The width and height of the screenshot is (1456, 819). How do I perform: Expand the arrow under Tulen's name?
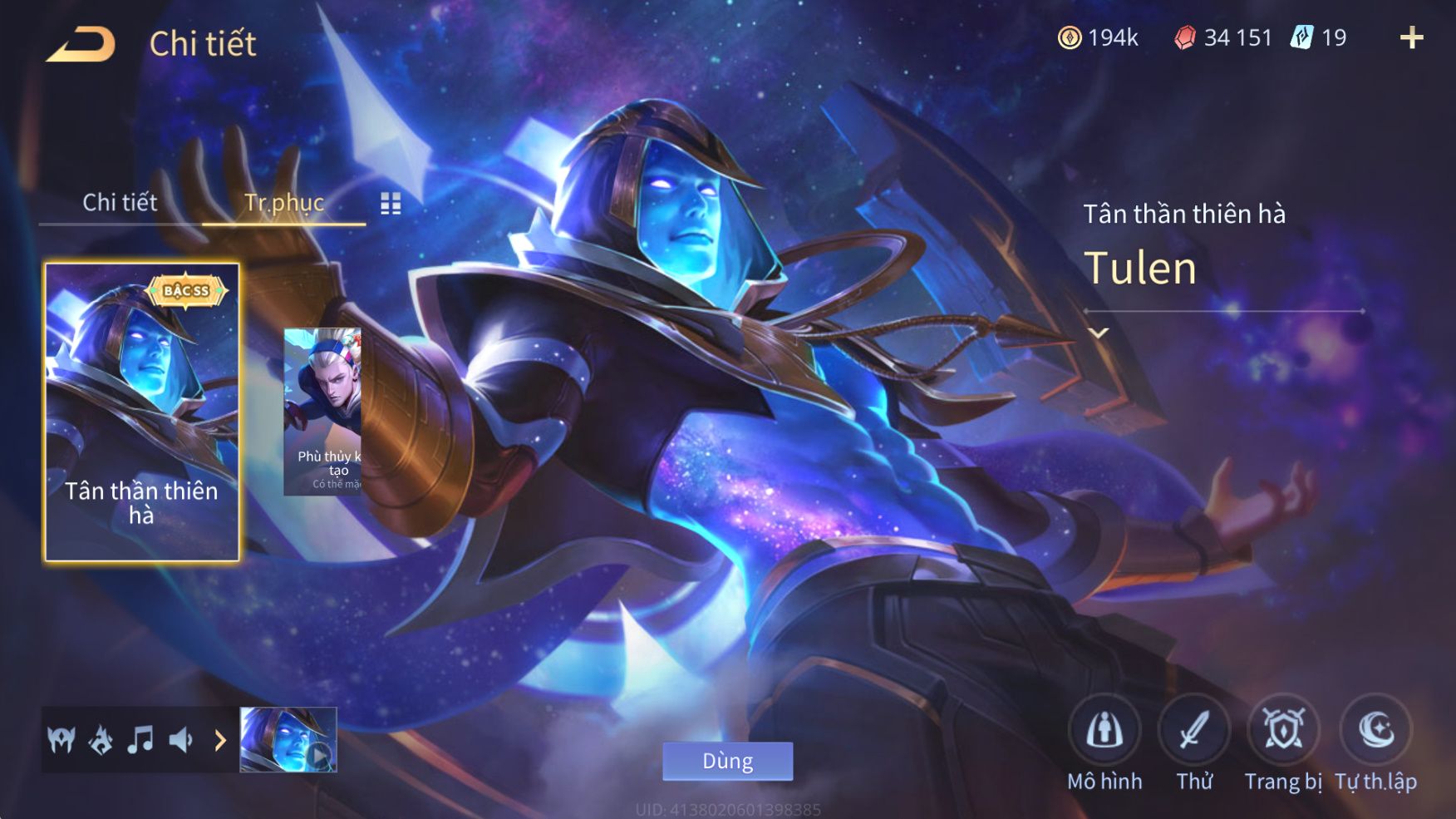(x=1099, y=333)
